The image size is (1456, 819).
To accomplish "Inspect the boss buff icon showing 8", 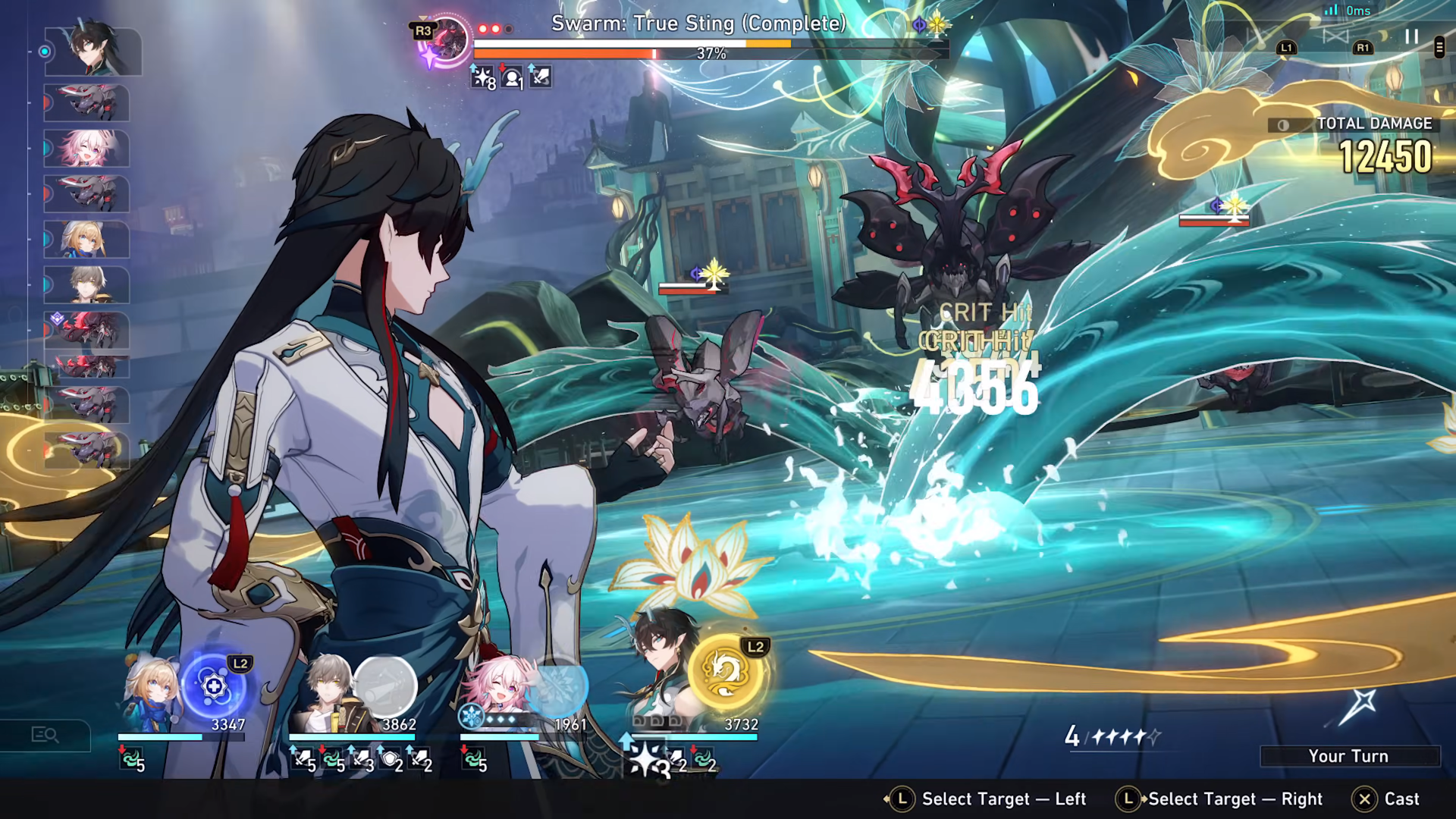I will coord(483,77).
